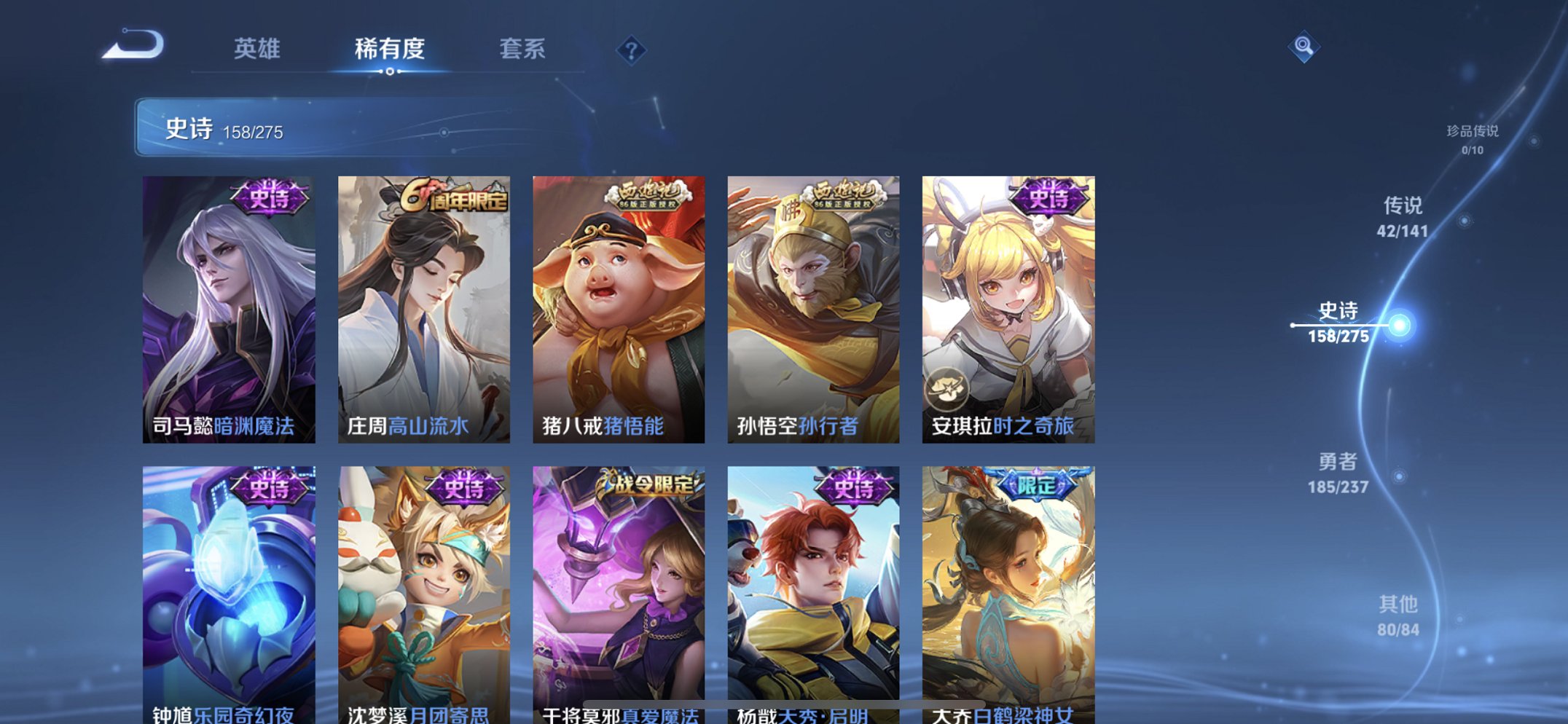Switch to the 英雄 tab
This screenshot has height=724, width=1568.
click(256, 50)
